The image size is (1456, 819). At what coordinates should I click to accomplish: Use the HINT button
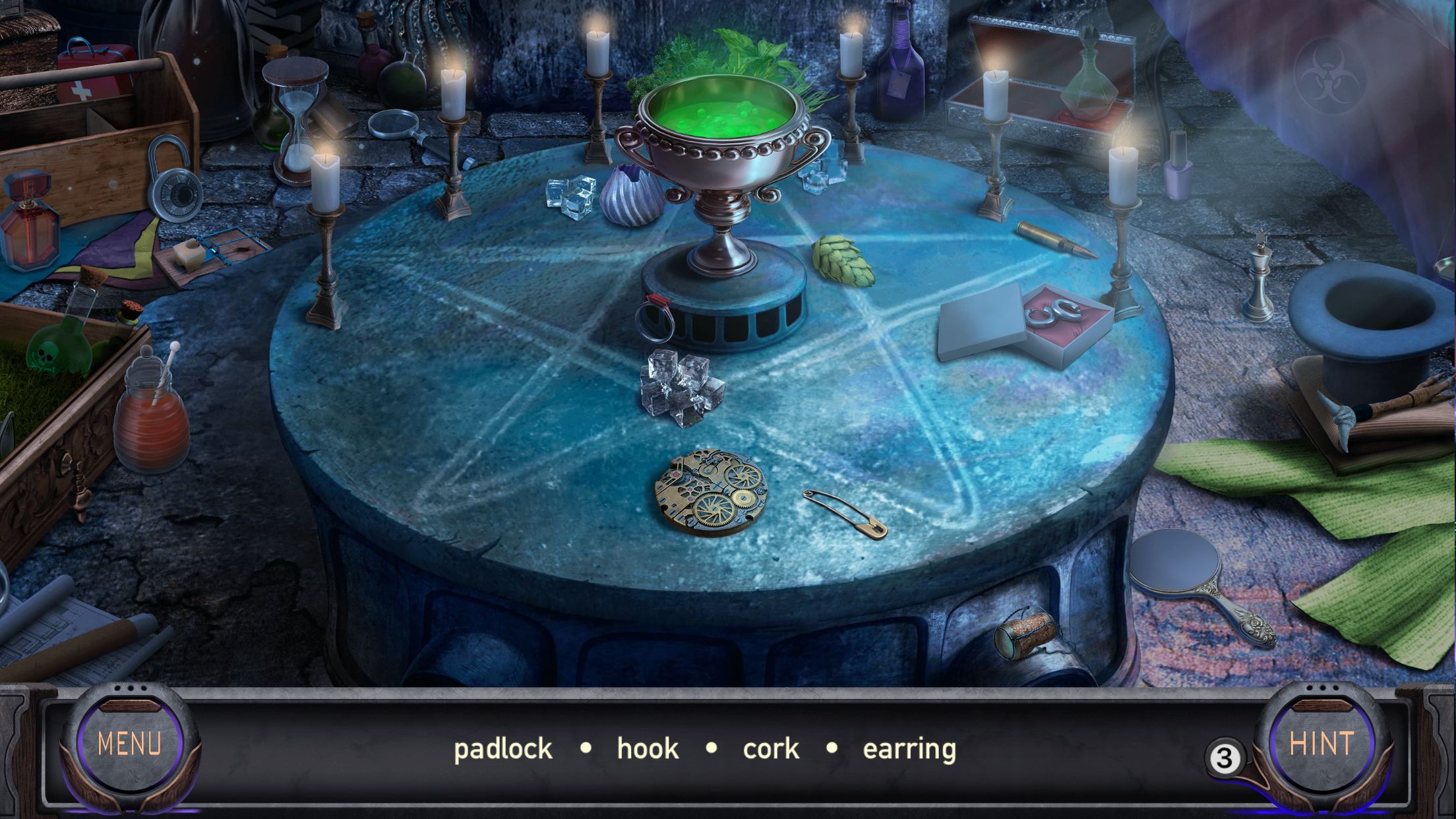(1321, 744)
